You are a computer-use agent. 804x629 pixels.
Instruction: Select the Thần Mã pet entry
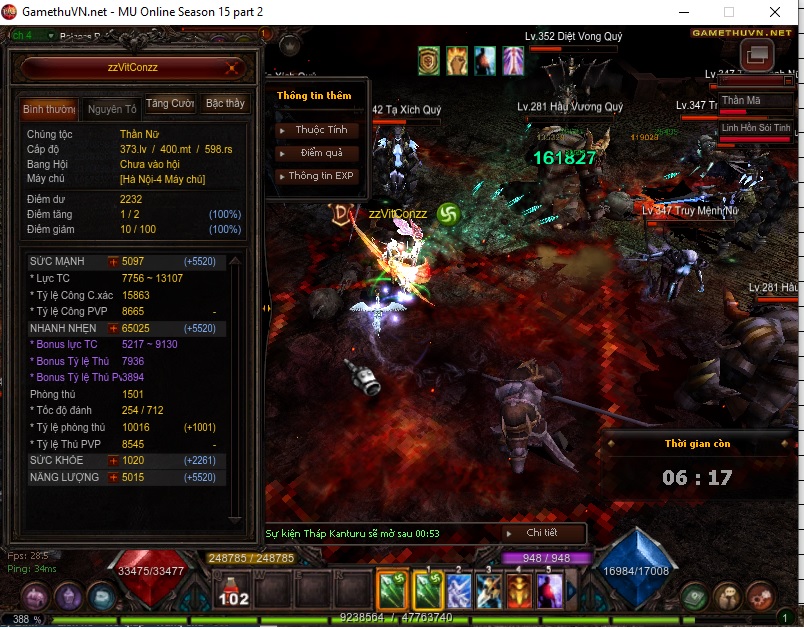coord(741,101)
